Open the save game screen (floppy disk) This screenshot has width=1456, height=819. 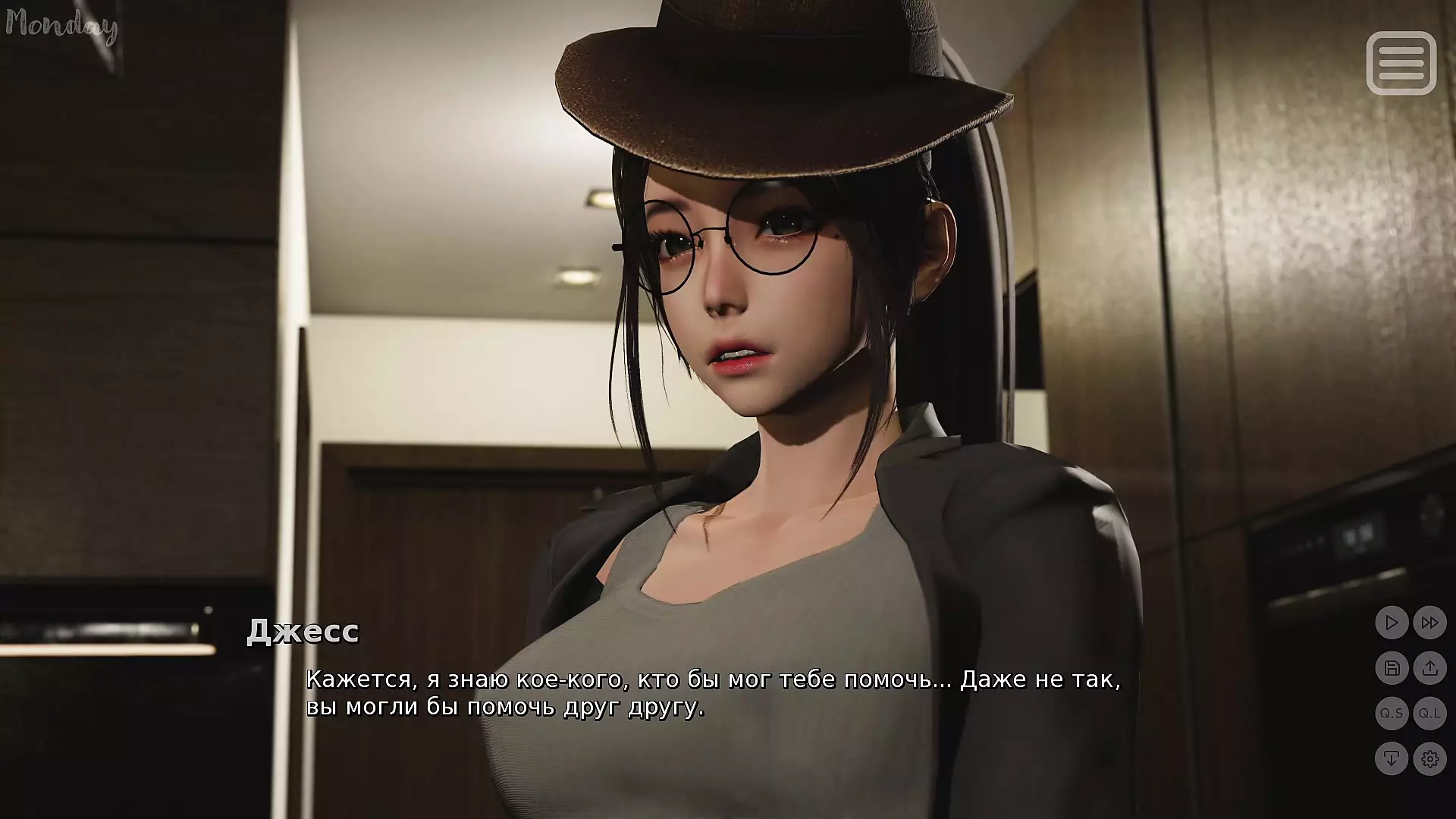tap(1392, 668)
